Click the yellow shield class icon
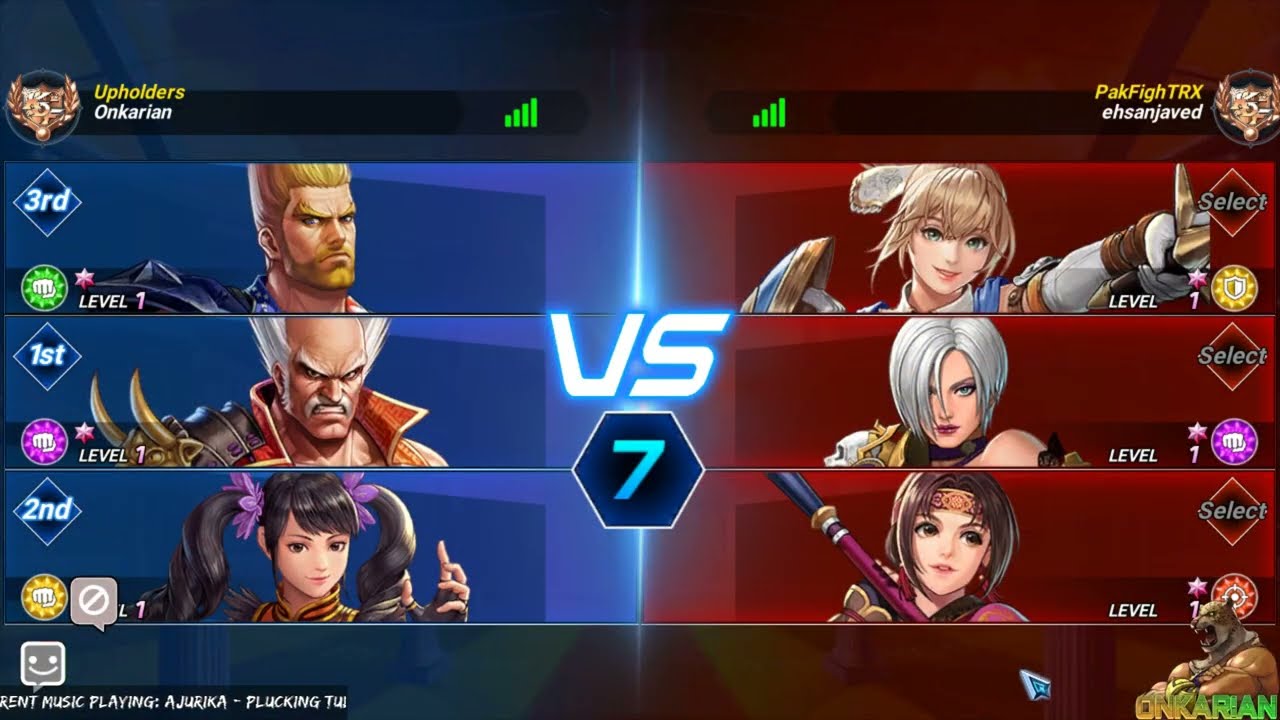Image resolution: width=1280 pixels, height=720 pixels. click(x=1234, y=288)
